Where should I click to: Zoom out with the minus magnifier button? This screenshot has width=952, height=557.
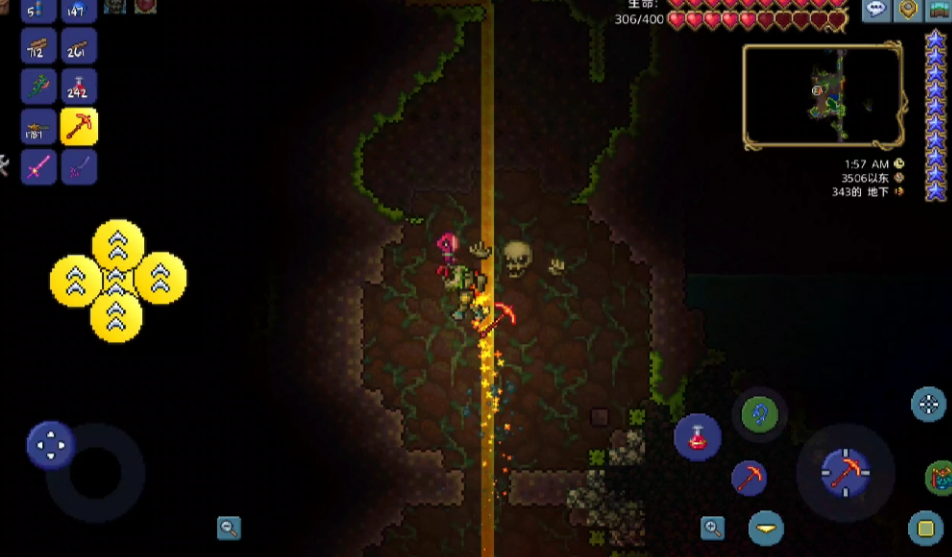pyautogui.click(x=229, y=528)
